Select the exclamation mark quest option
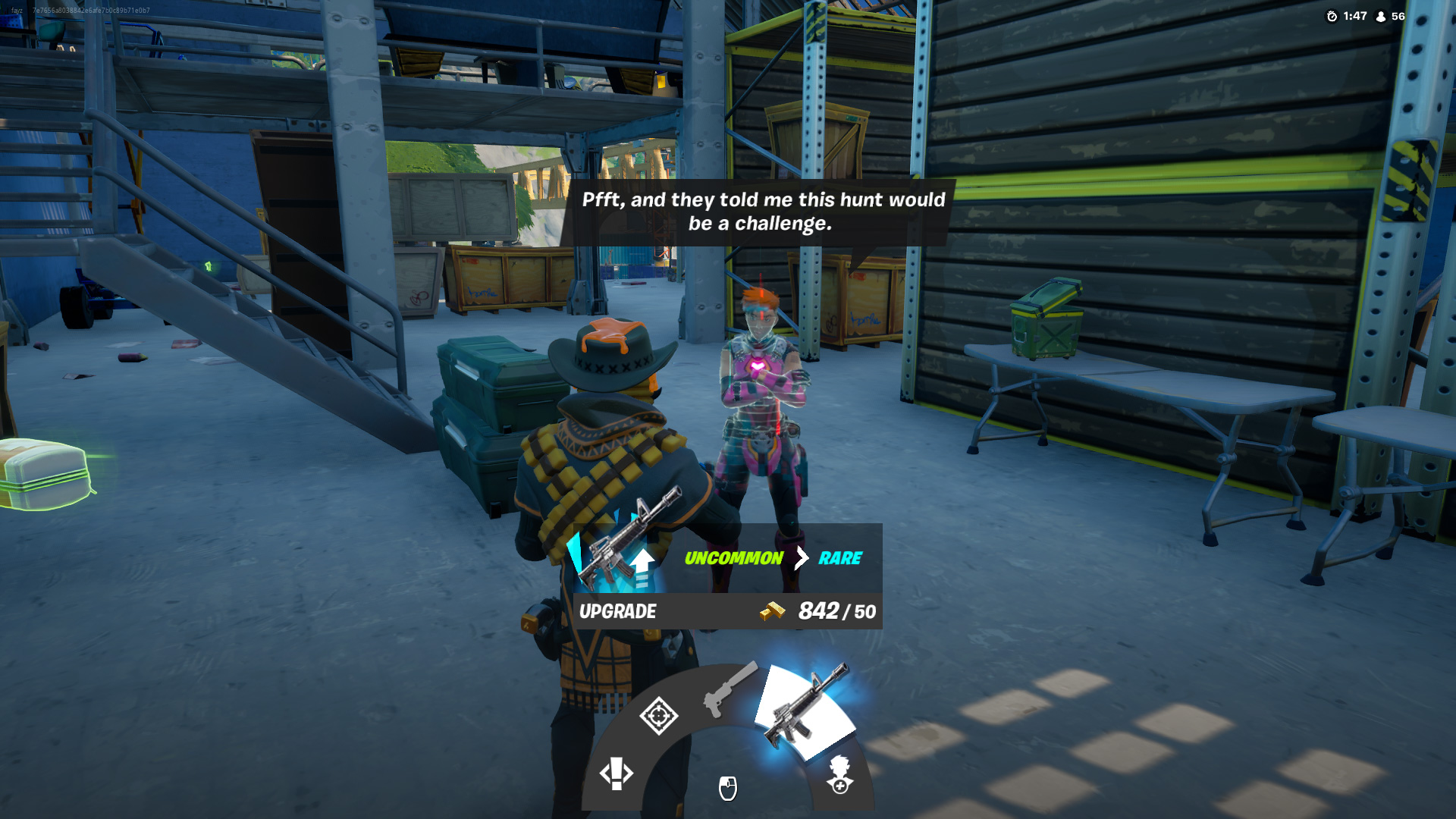This screenshot has width=1456, height=819. pyautogui.click(x=616, y=773)
